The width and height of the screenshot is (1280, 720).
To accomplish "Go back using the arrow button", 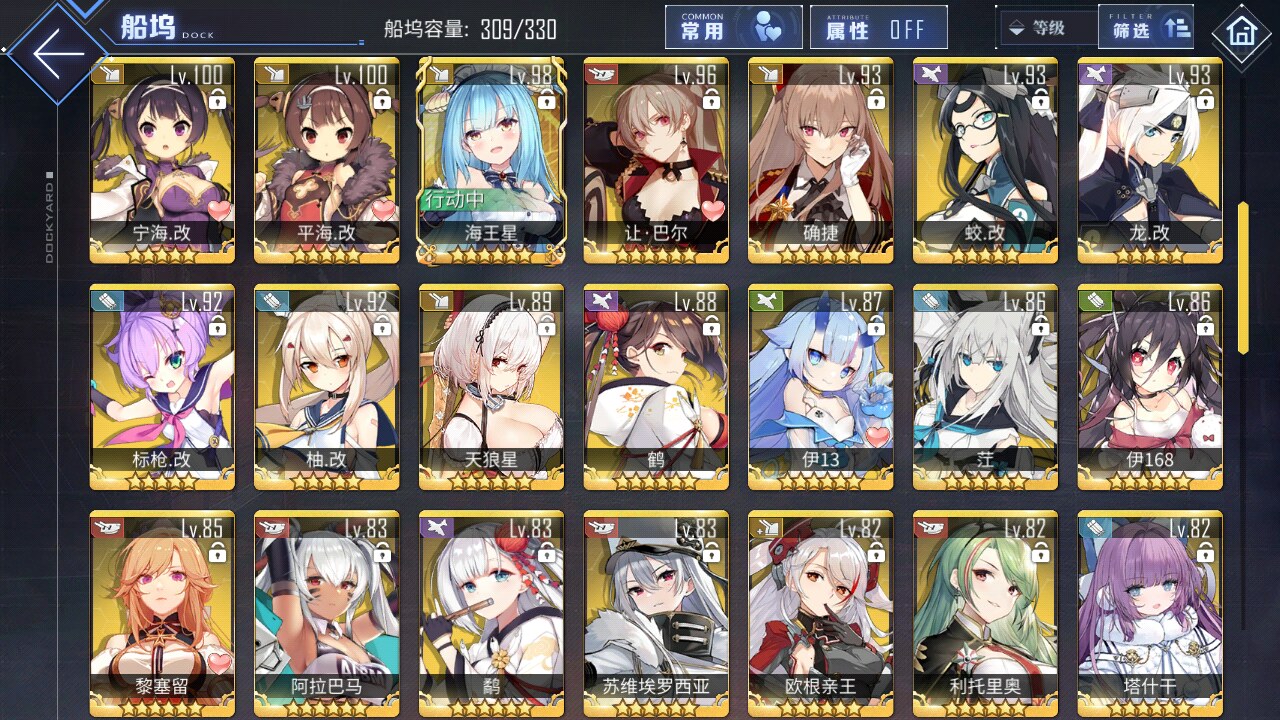I will (57, 52).
